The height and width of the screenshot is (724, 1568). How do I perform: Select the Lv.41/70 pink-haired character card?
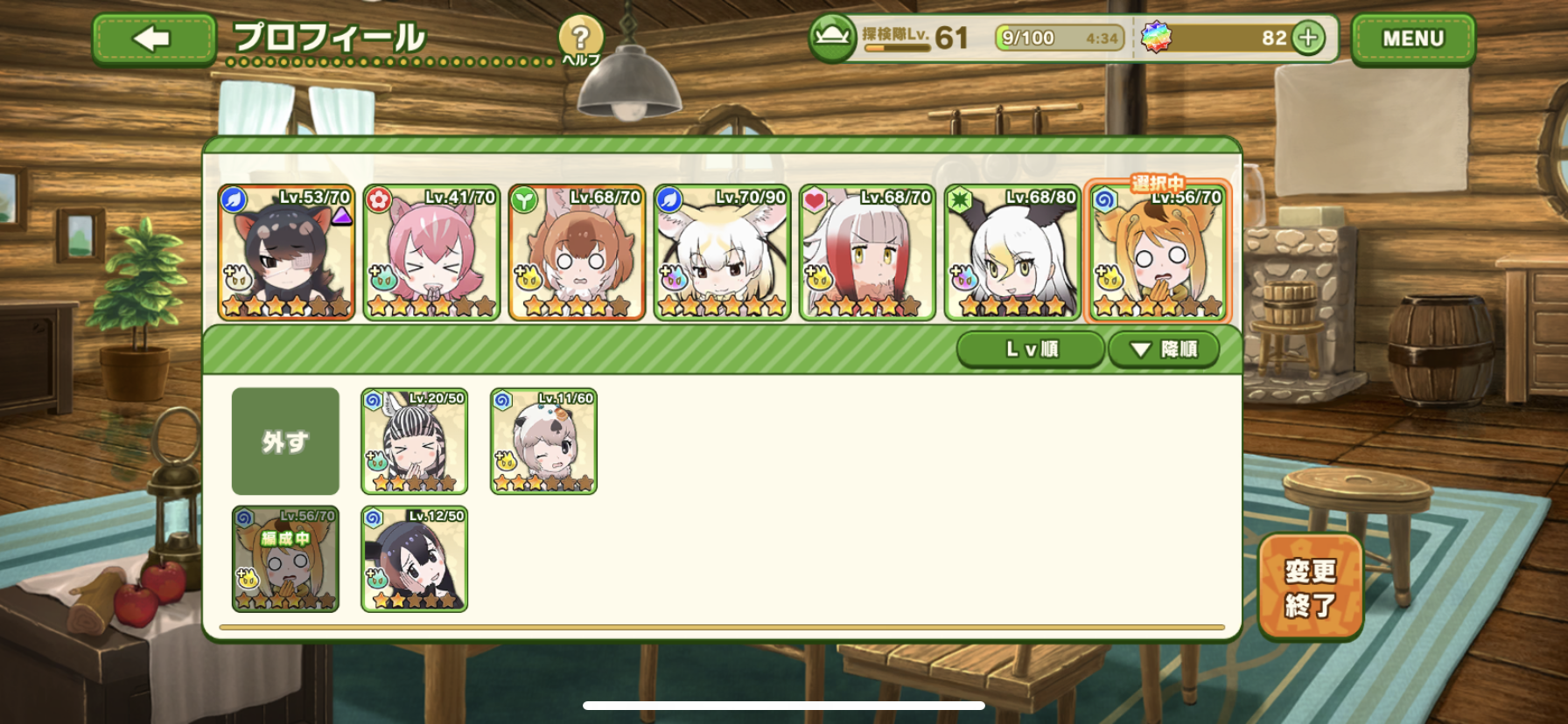pos(431,253)
